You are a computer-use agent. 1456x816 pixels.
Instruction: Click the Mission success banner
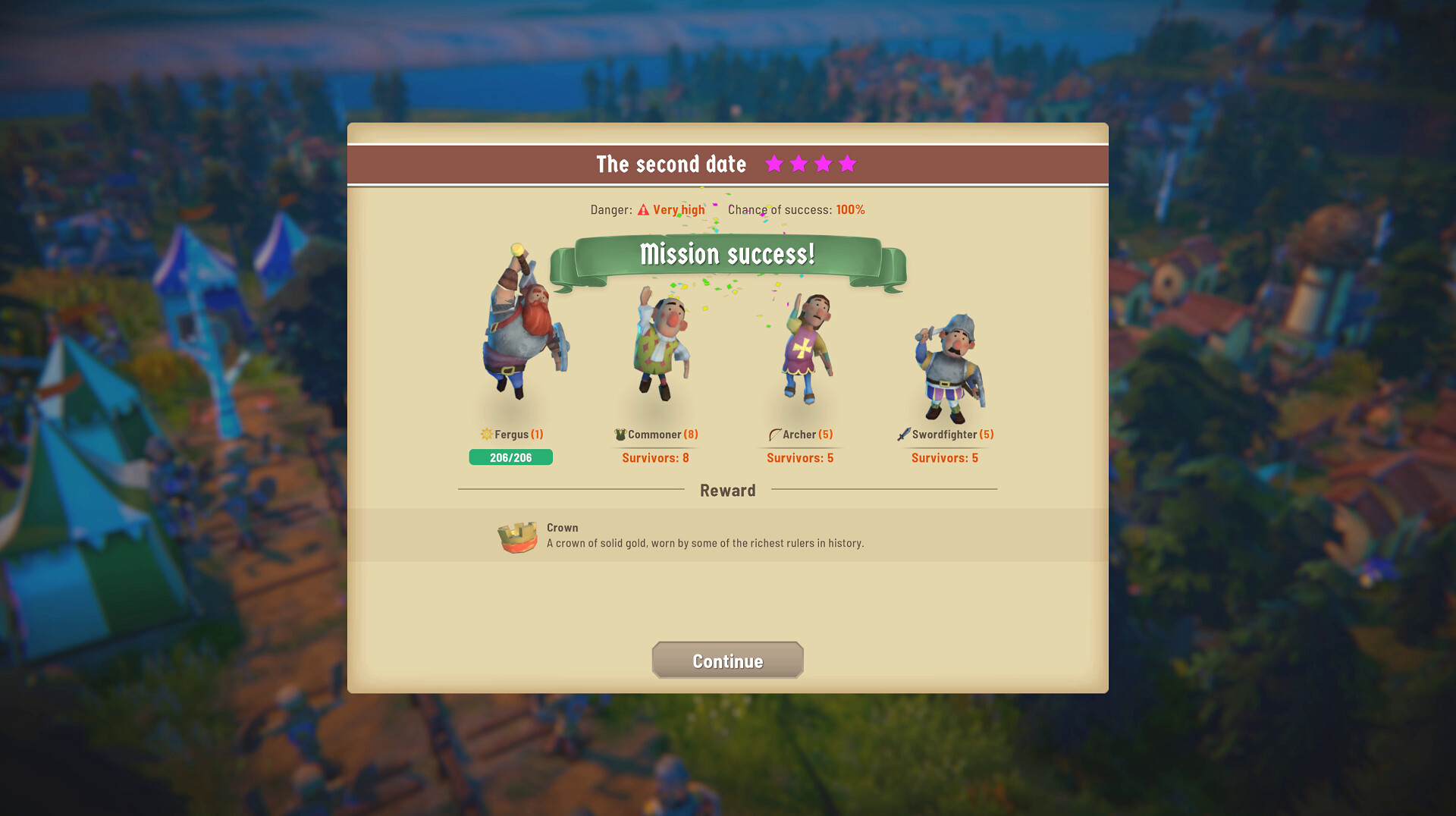pyautogui.click(x=727, y=254)
